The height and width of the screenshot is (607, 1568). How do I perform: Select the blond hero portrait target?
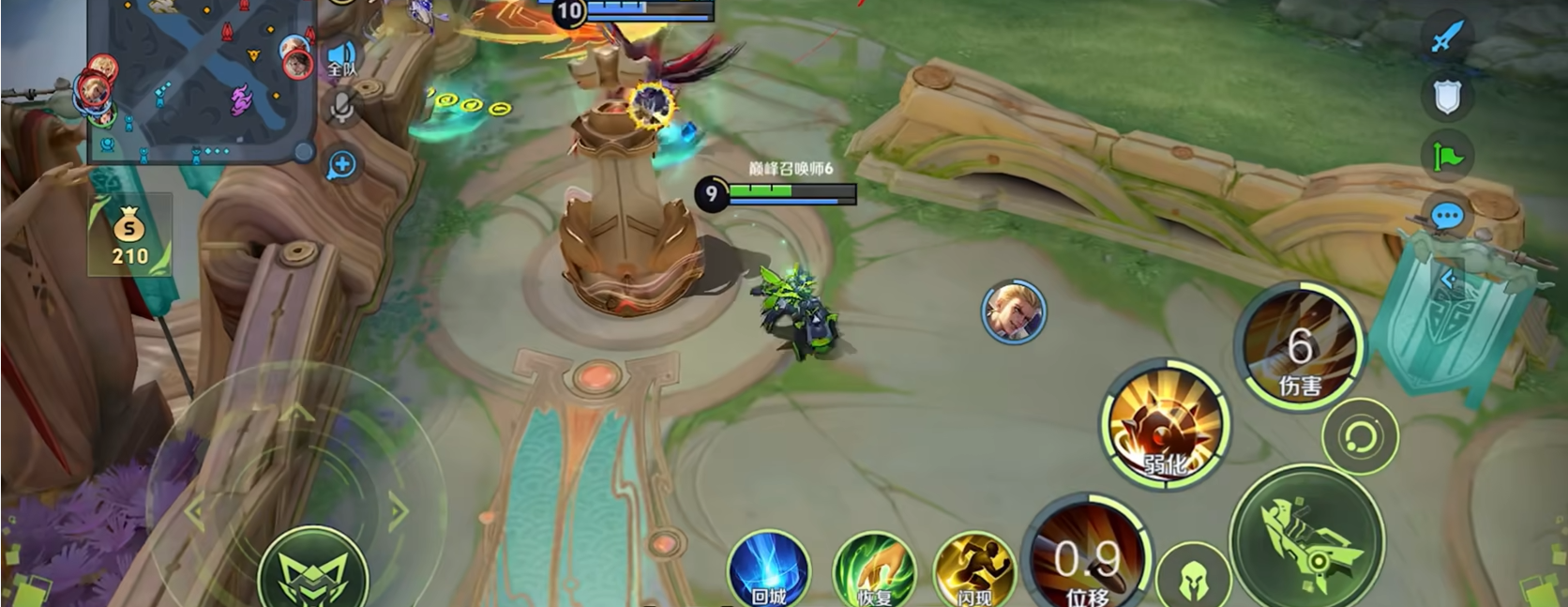(x=1013, y=311)
